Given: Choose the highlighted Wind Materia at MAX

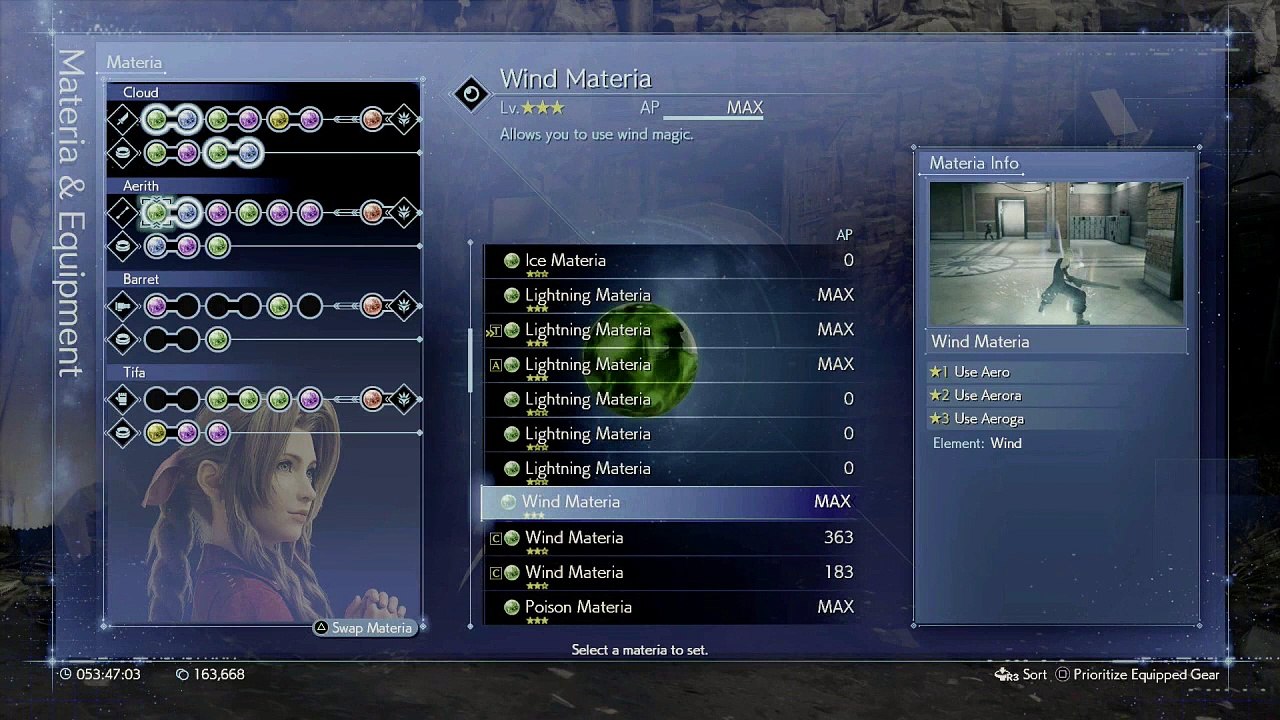Looking at the screenshot, I should pos(668,502).
